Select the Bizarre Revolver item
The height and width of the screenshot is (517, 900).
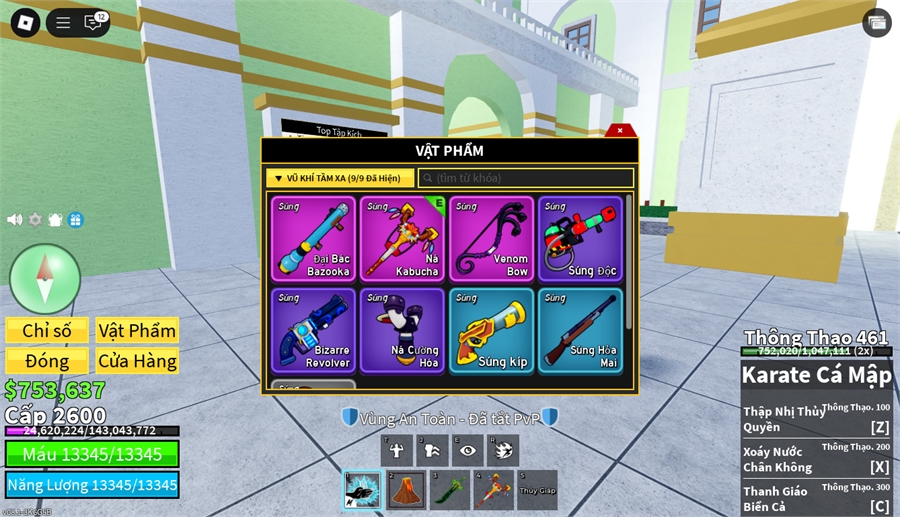[x=313, y=330]
